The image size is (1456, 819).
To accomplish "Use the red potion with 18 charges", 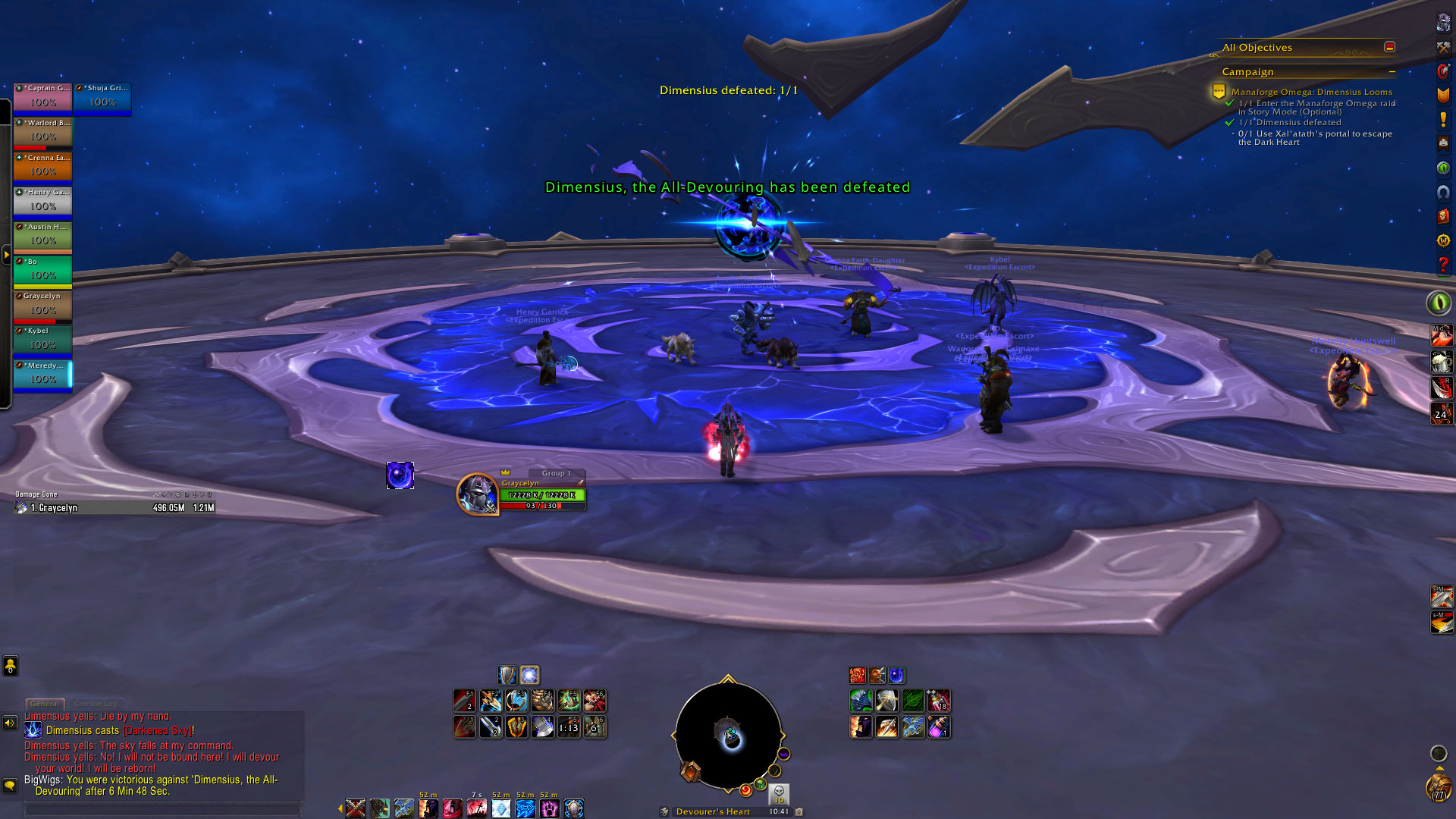I will 939,701.
